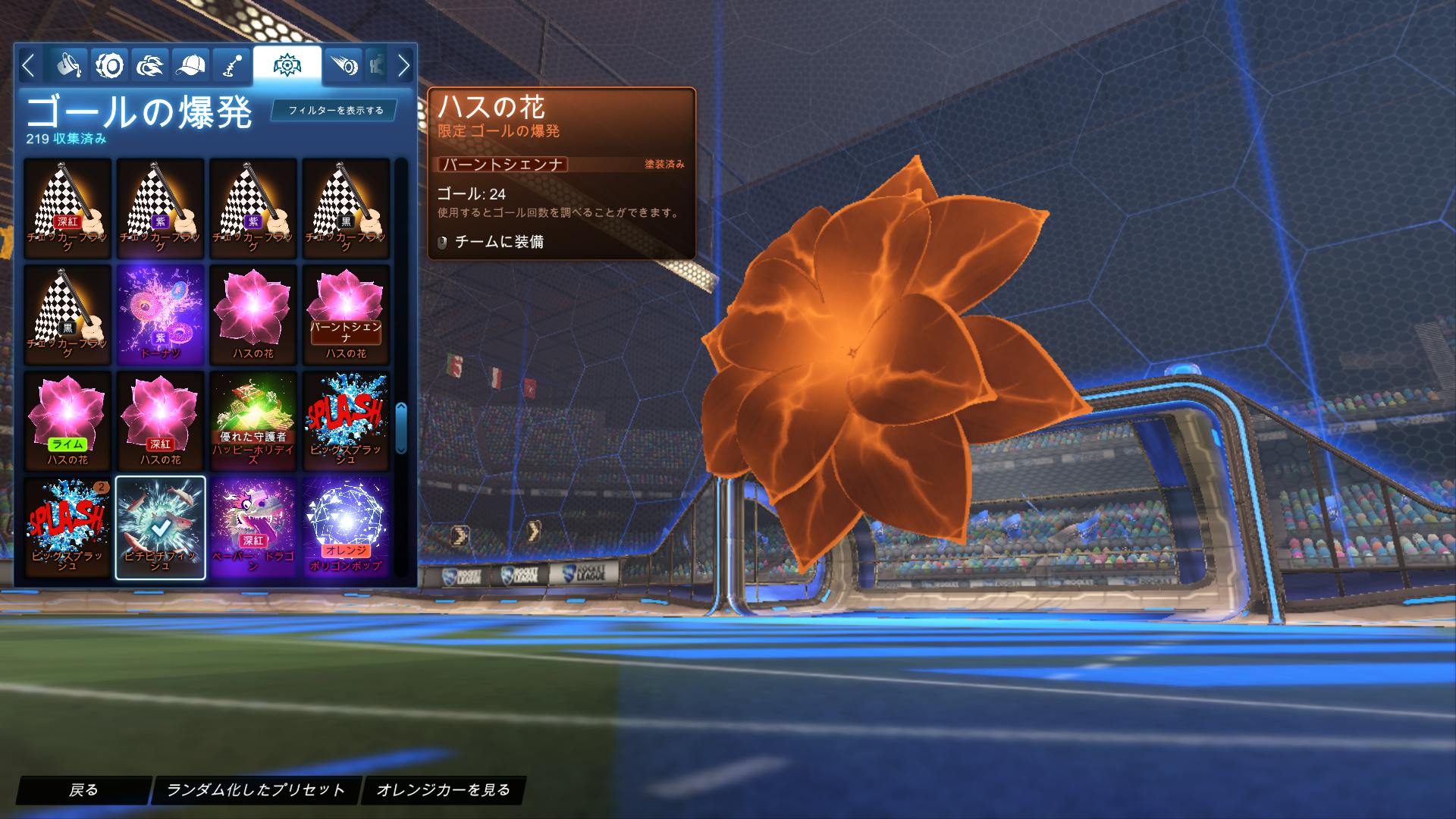Image resolution: width=1456 pixels, height=819 pixels.
Task: Choose the trail wheel tab
Action: click(x=344, y=66)
